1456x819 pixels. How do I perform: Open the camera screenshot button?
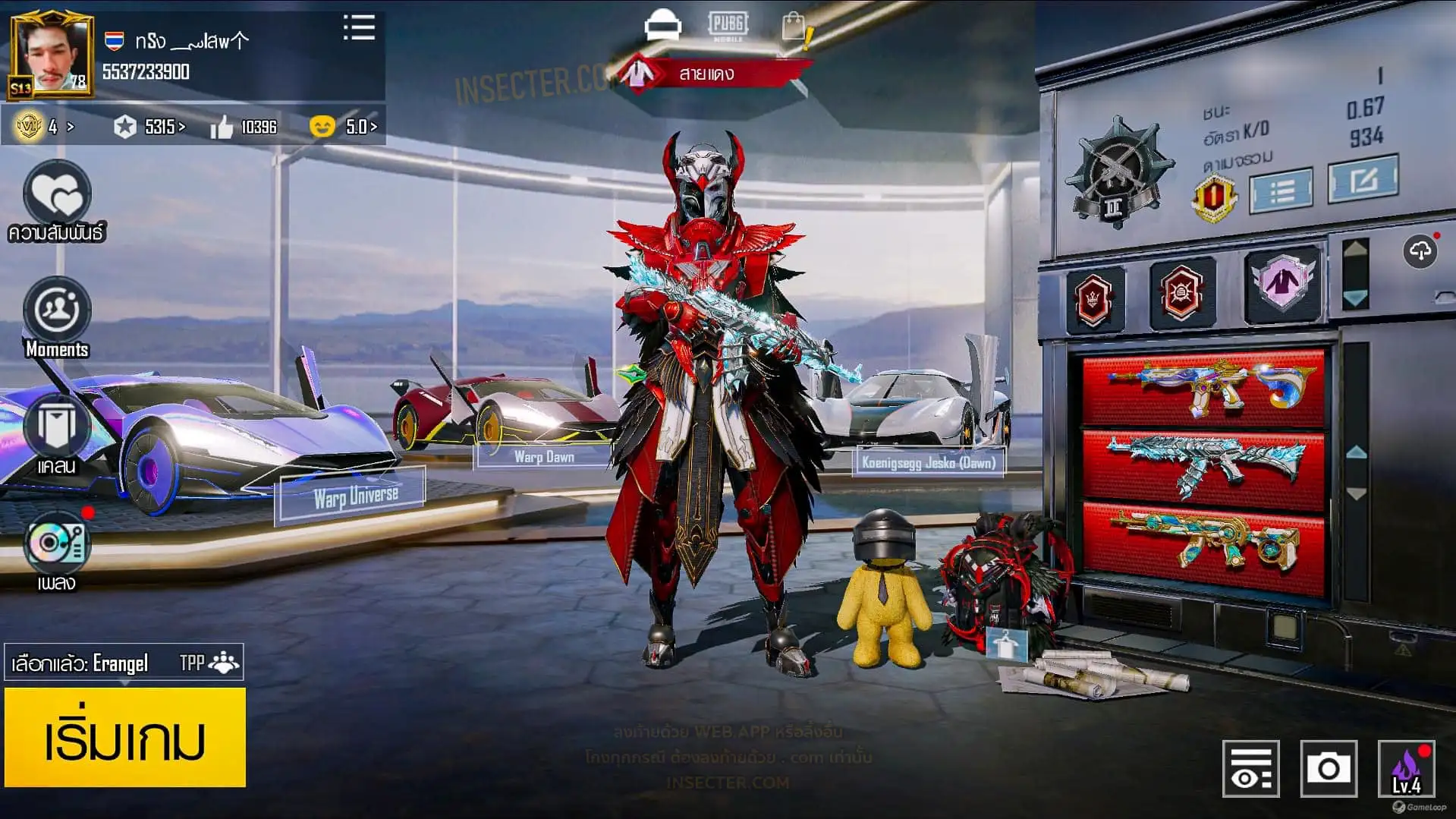click(1328, 769)
